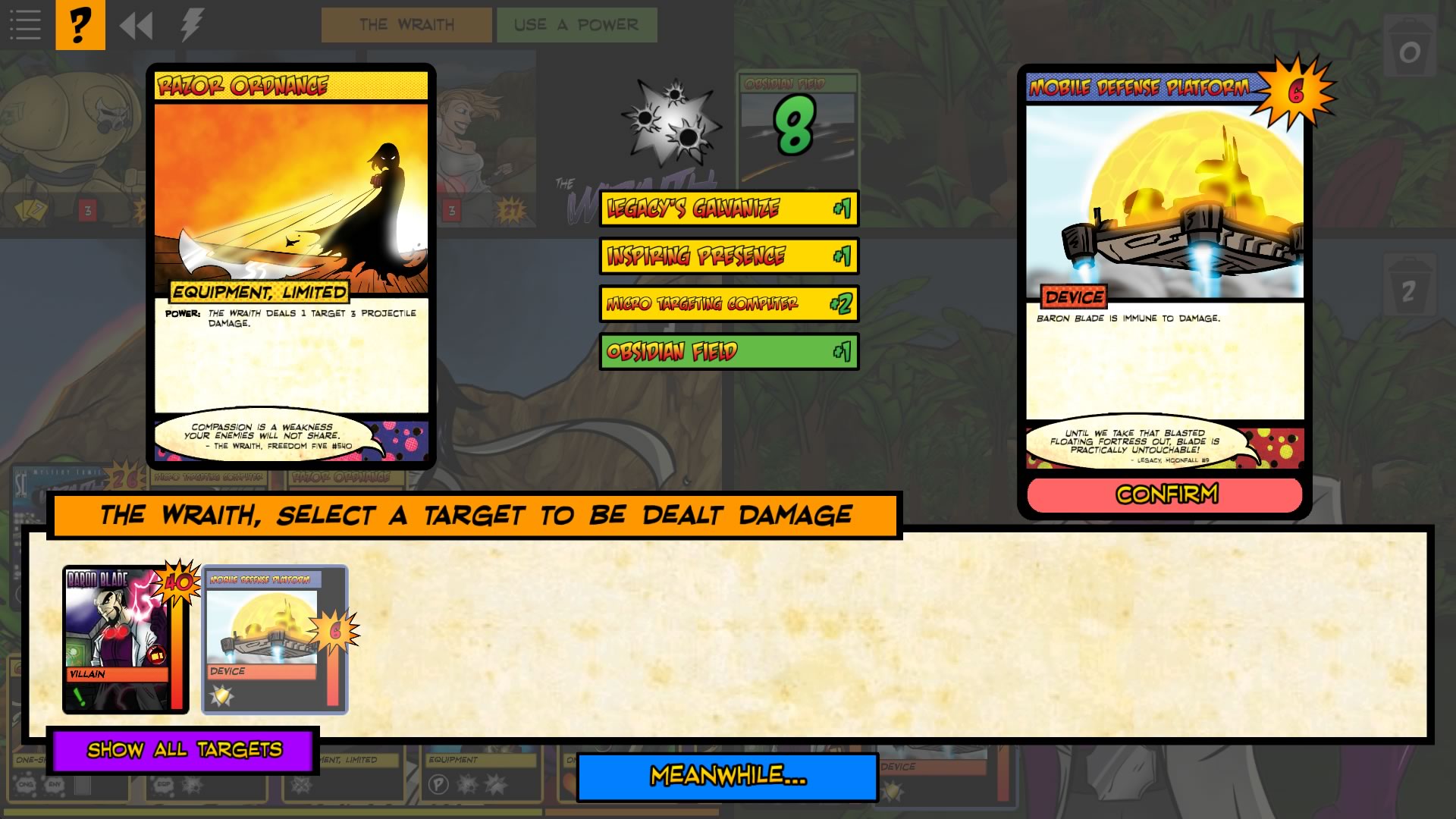Click SHOW ALL TARGETS
Viewport: 1456px width, 819px height.
(x=184, y=750)
